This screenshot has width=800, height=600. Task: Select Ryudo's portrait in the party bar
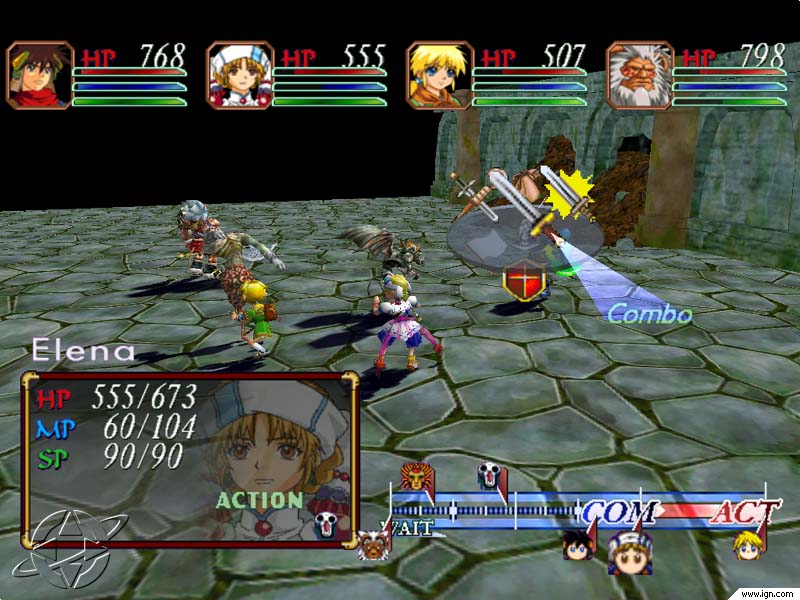[40, 75]
